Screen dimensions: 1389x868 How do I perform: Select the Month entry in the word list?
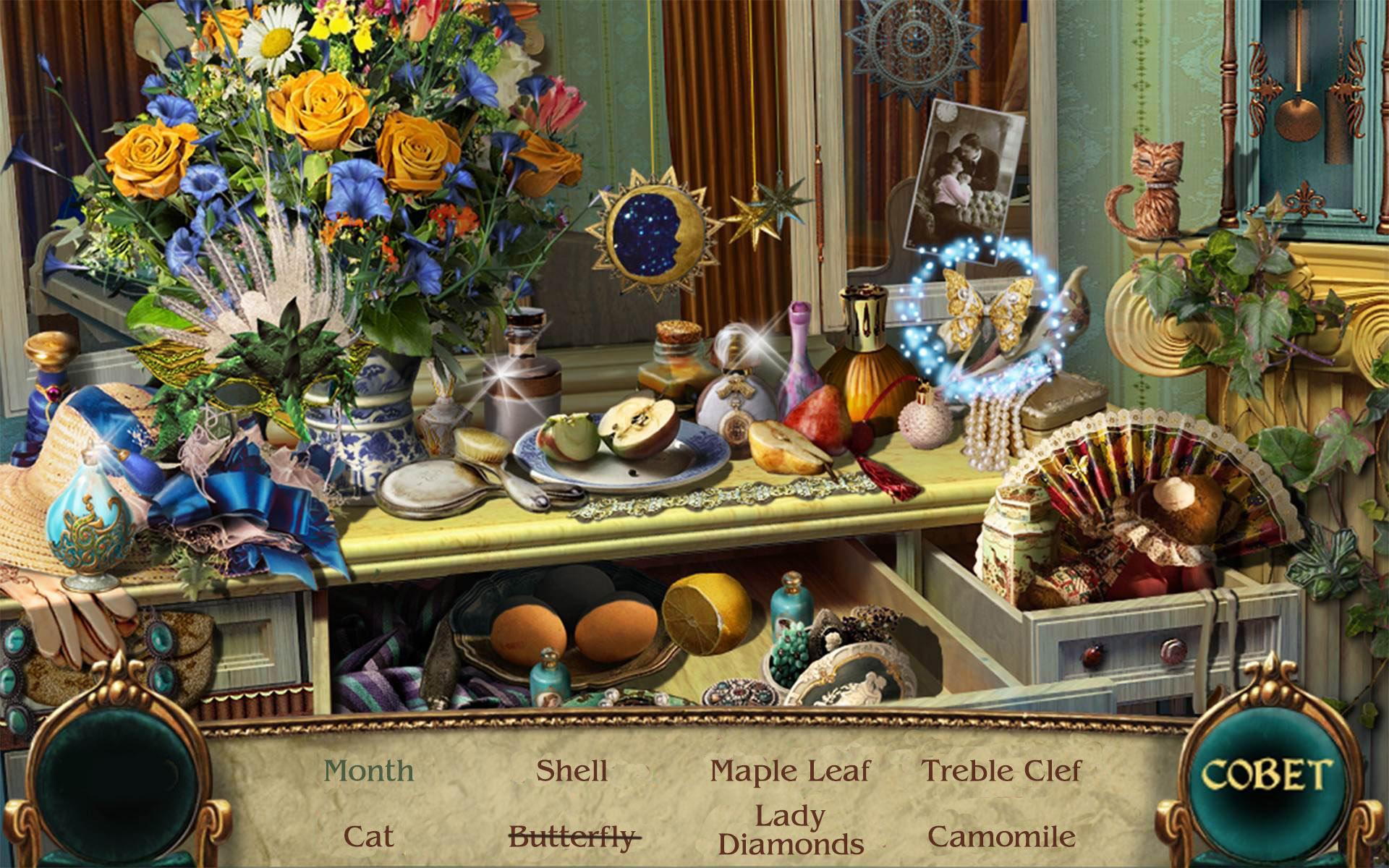click(369, 771)
